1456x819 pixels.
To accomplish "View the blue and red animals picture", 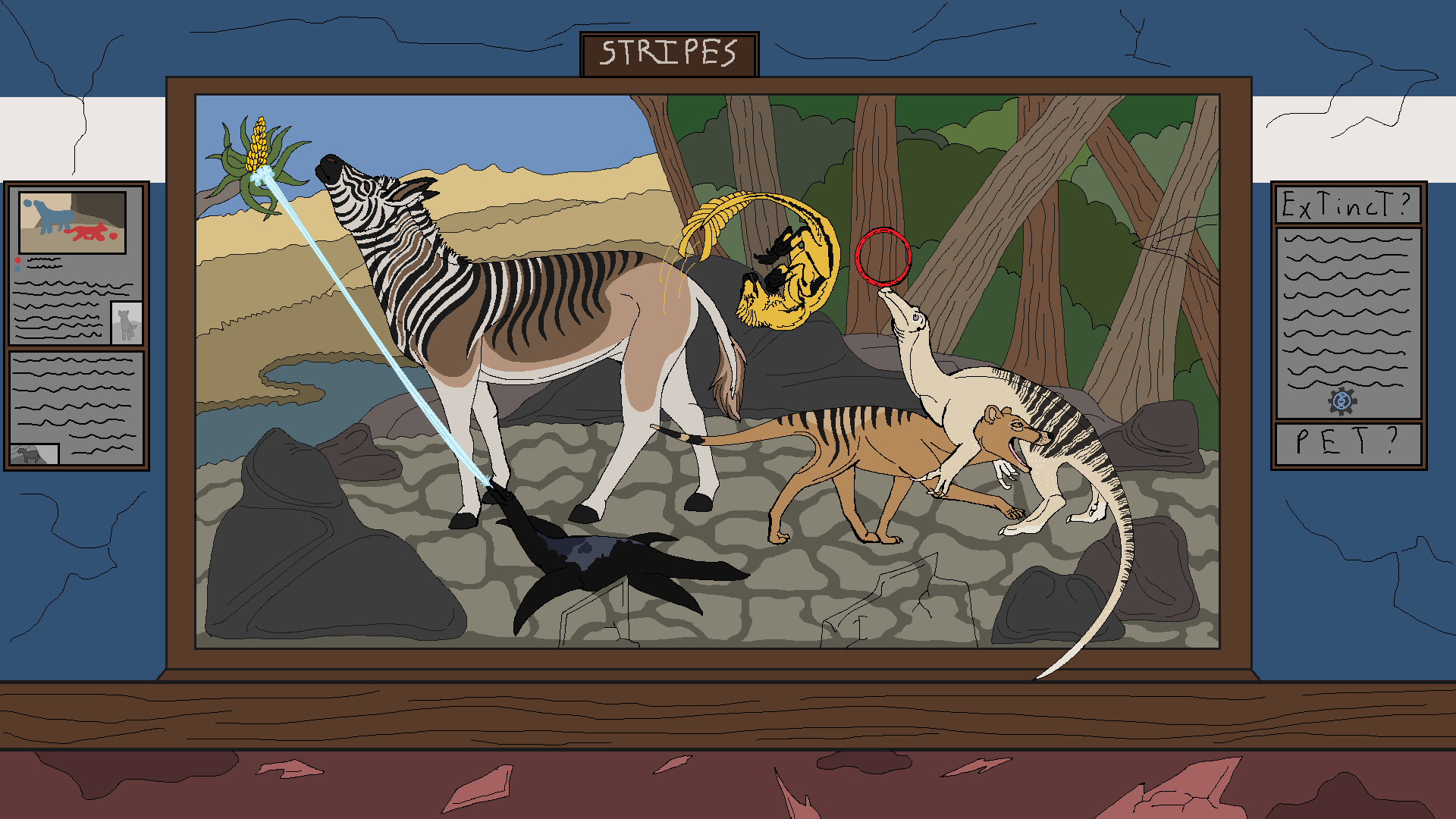I will coord(72,221).
